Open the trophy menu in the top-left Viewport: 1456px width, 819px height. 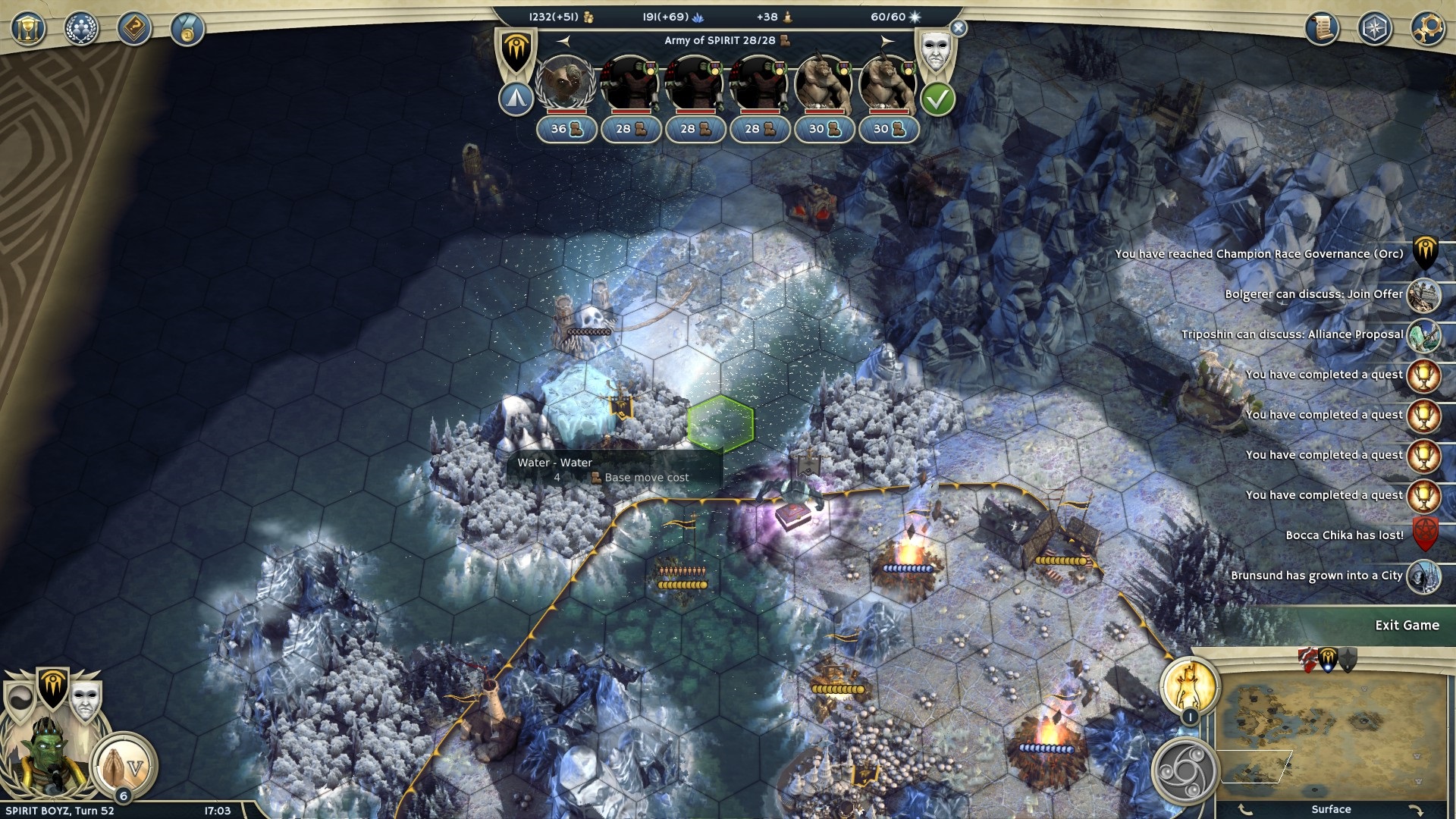tap(28, 30)
